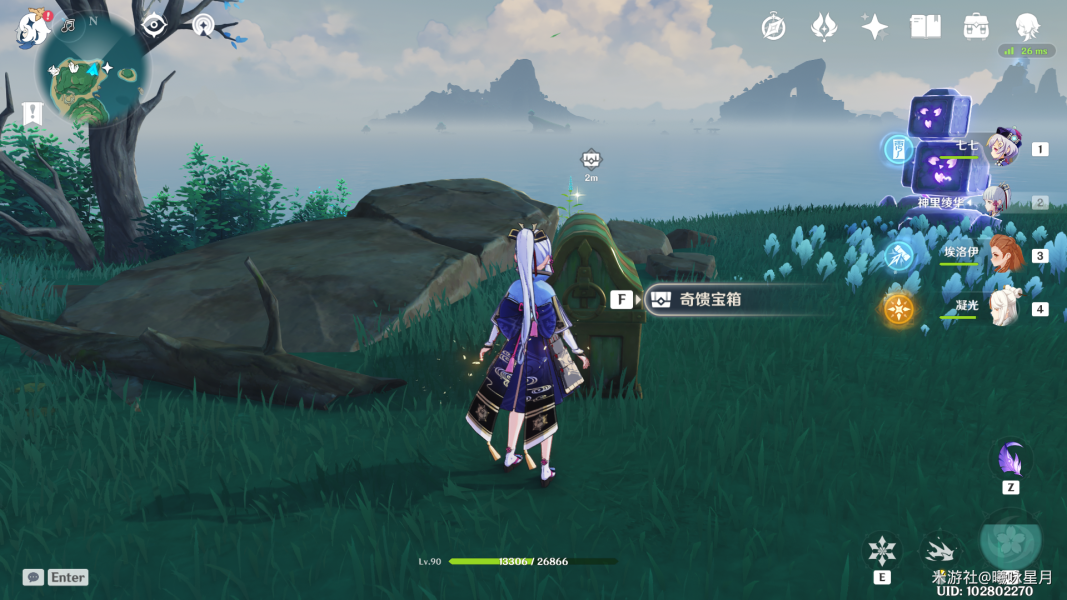Screen dimensions: 1067x600
Task: Open the character head menu icon
Action: click(1027, 27)
